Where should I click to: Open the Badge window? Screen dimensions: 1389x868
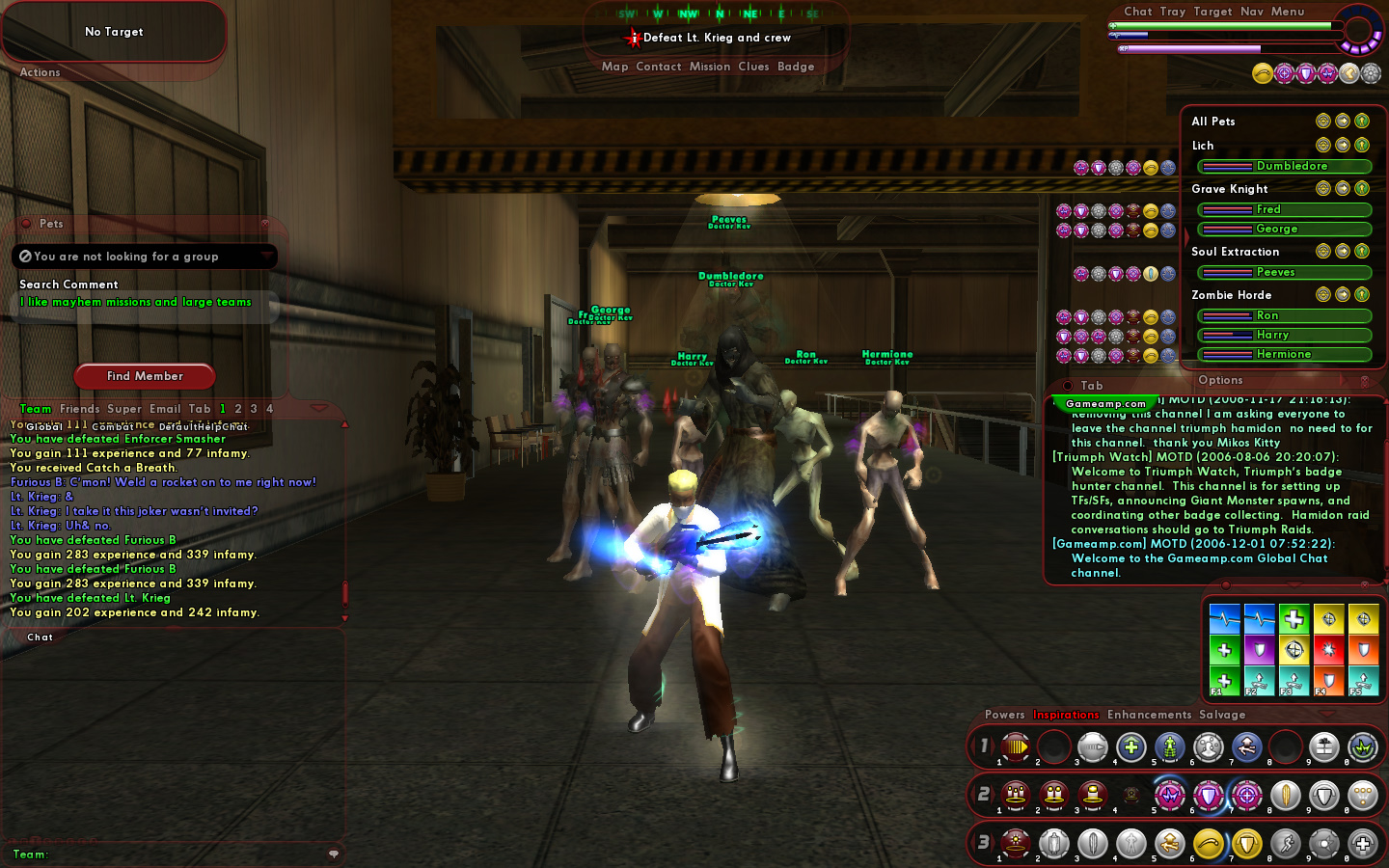click(796, 67)
